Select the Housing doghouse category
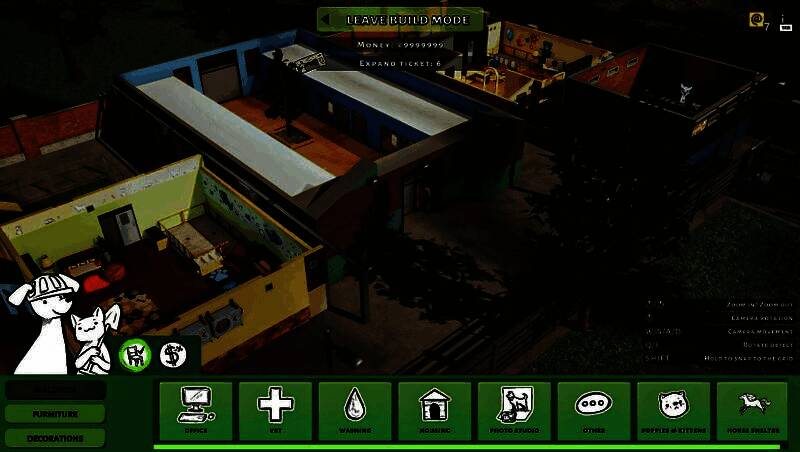 tap(435, 410)
